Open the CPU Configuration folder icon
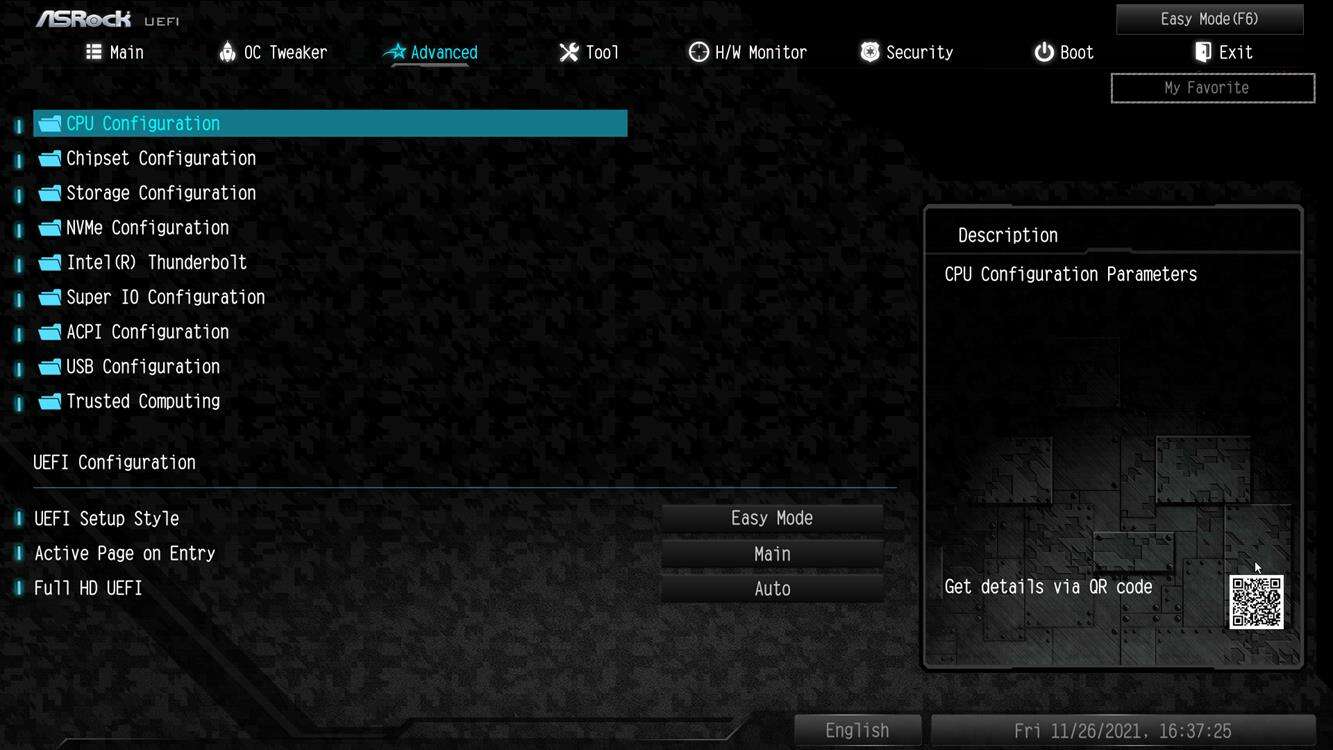 click(x=49, y=122)
